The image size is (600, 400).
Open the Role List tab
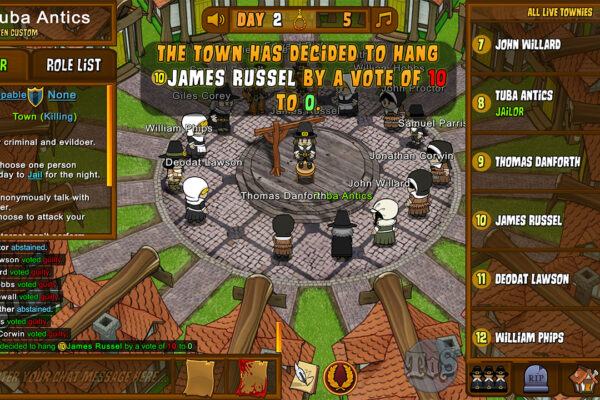point(73,65)
